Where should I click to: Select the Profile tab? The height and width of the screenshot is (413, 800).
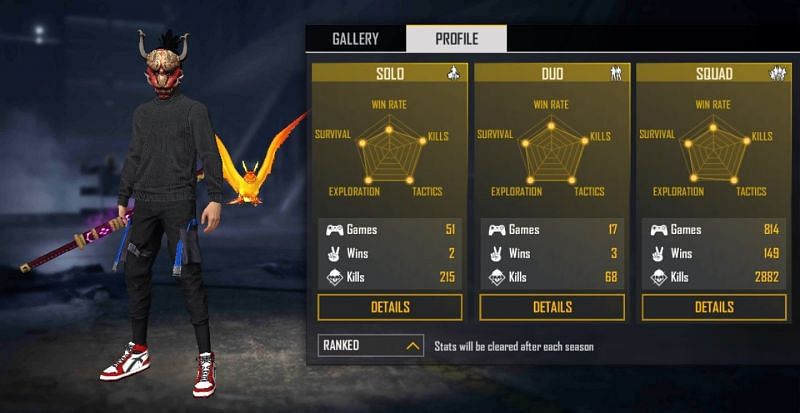coord(456,39)
